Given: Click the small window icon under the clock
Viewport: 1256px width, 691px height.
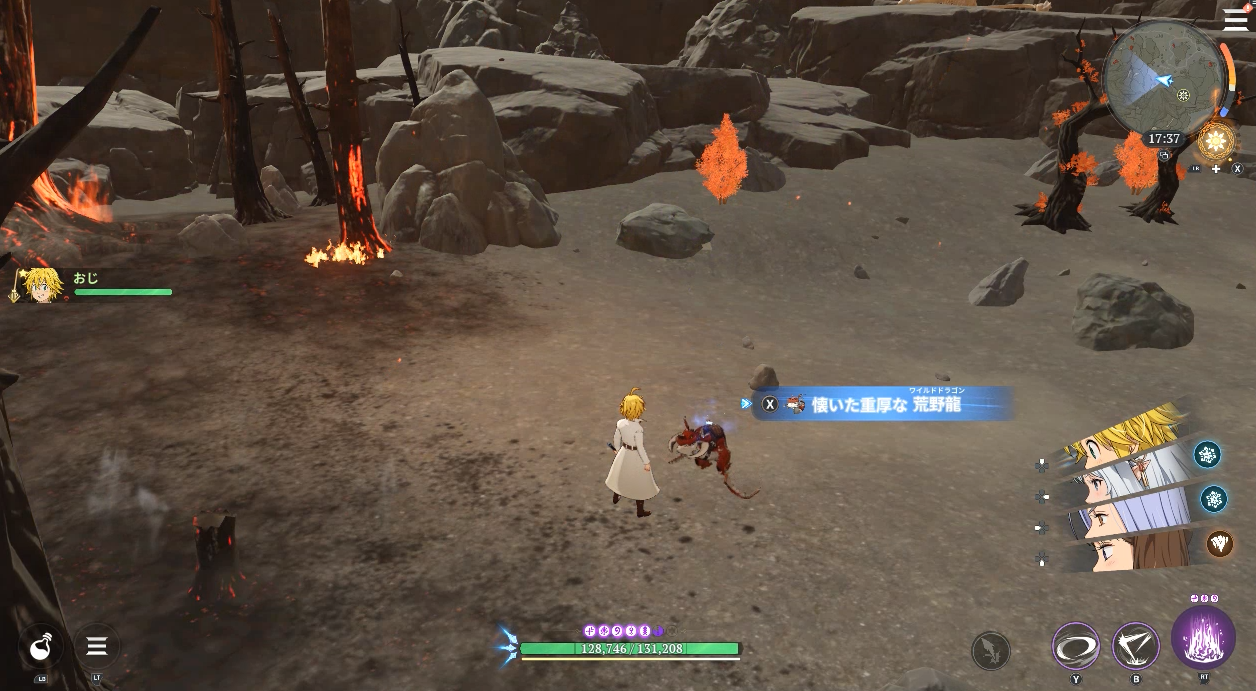Looking at the screenshot, I should point(1165,155).
